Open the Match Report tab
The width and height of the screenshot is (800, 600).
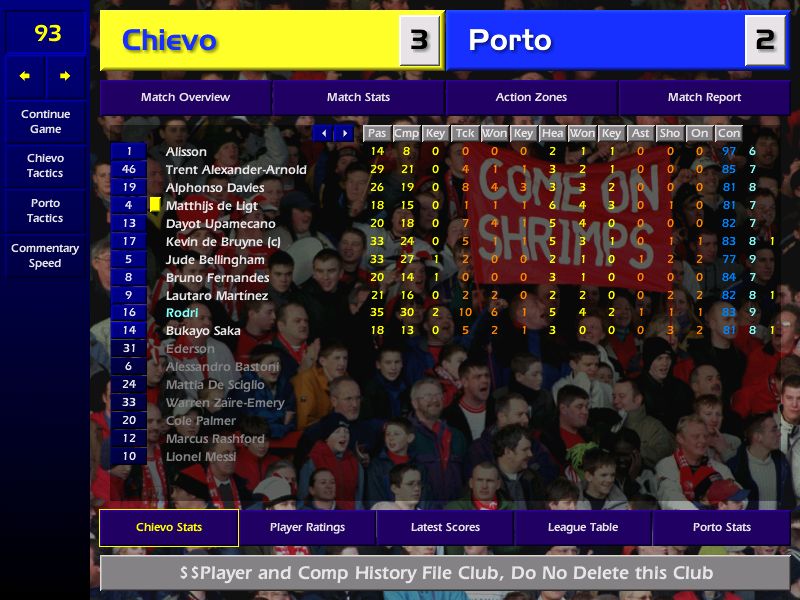tap(704, 97)
